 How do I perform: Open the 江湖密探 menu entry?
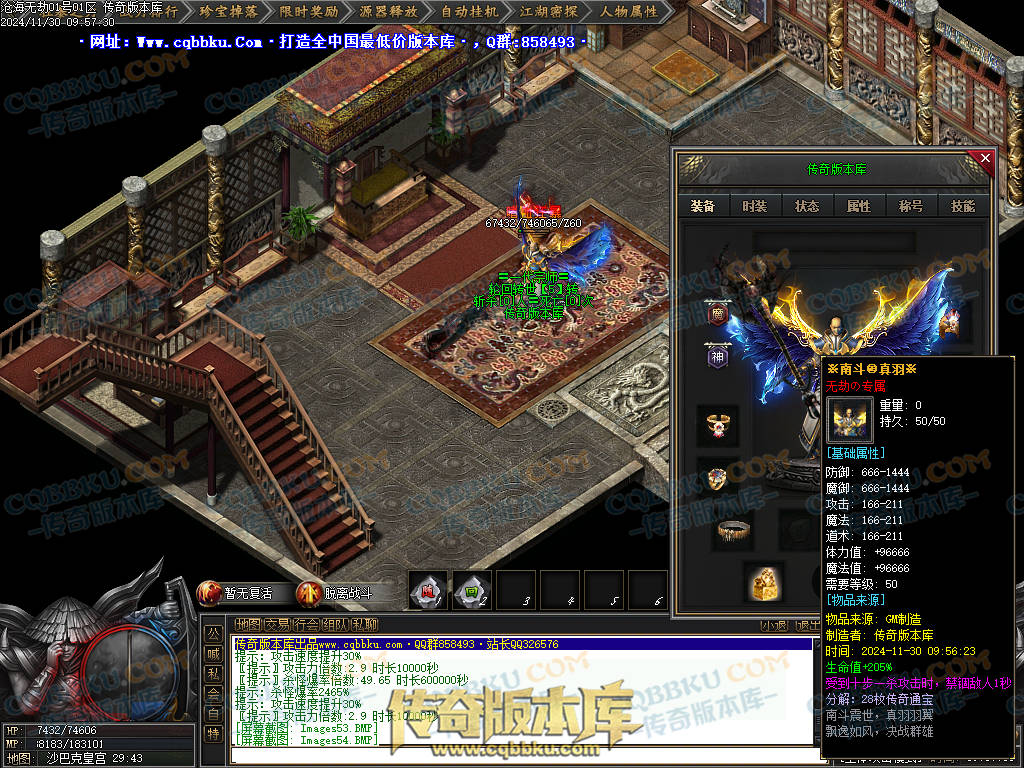(549, 12)
